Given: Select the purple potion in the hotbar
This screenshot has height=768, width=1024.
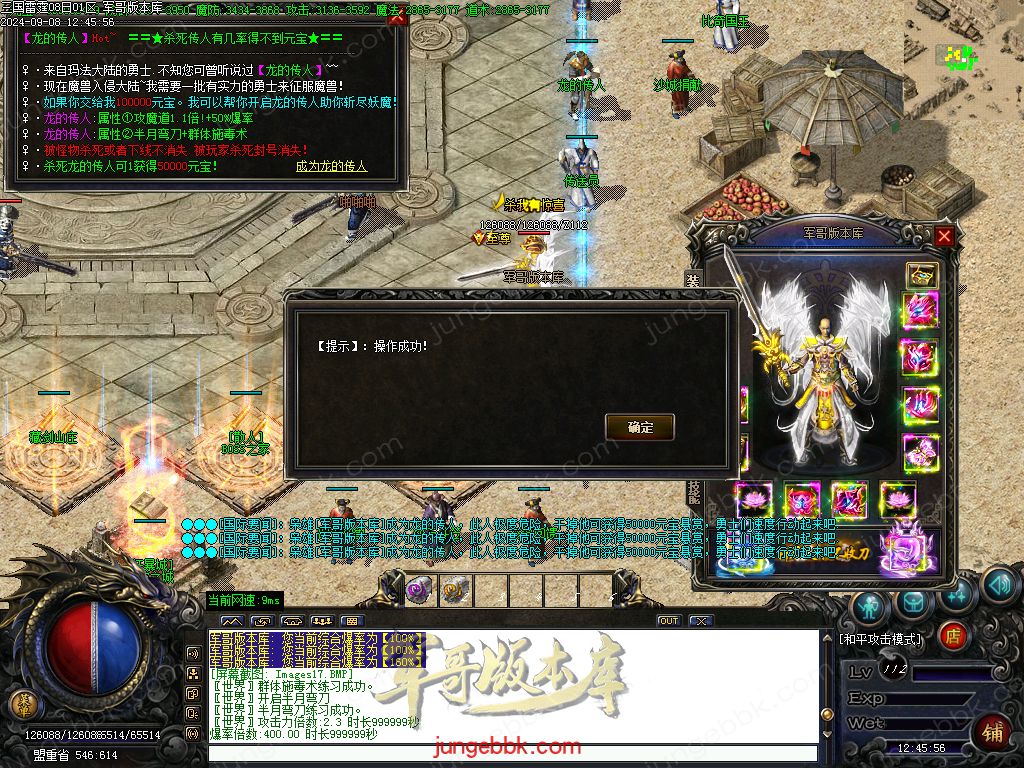Looking at the screenshot, I should 420,589.
